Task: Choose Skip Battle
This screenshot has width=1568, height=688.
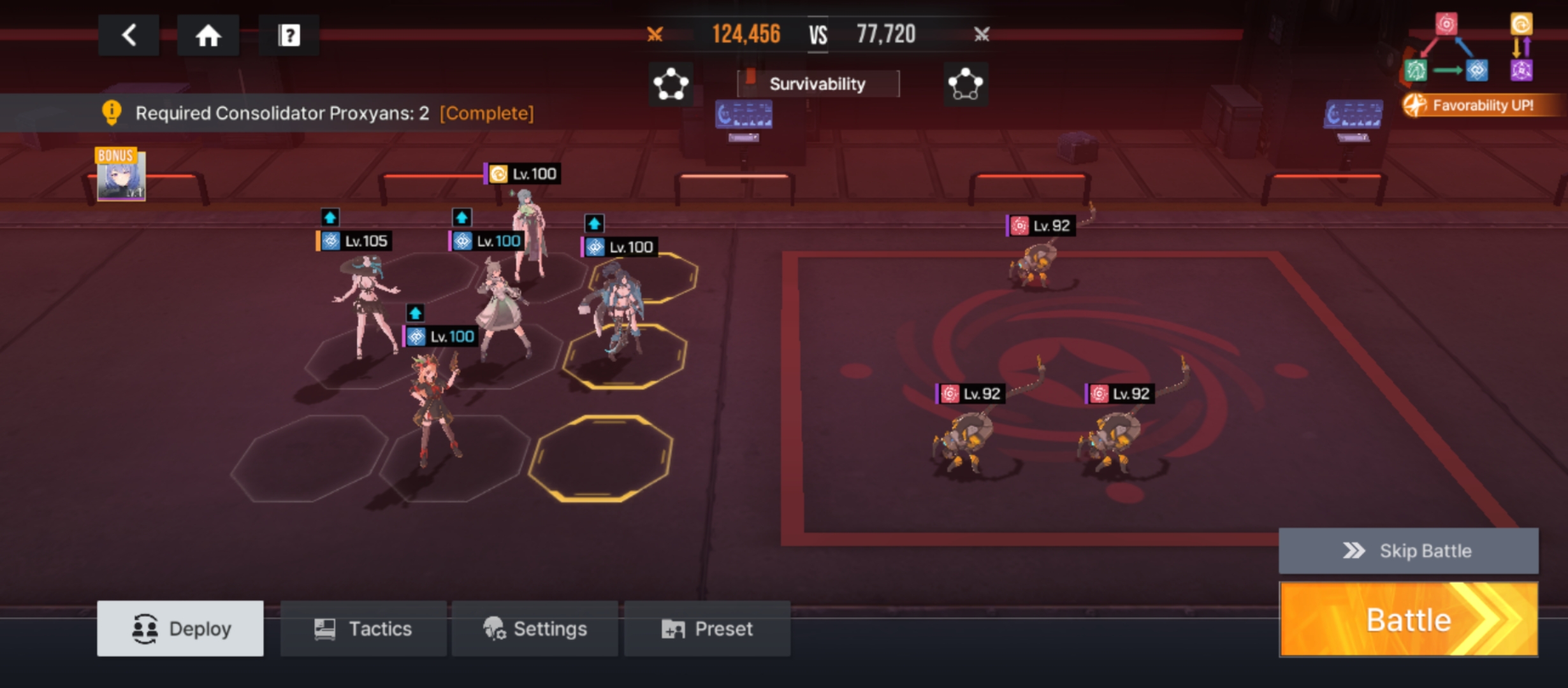Action: [x=1408, y=550]
